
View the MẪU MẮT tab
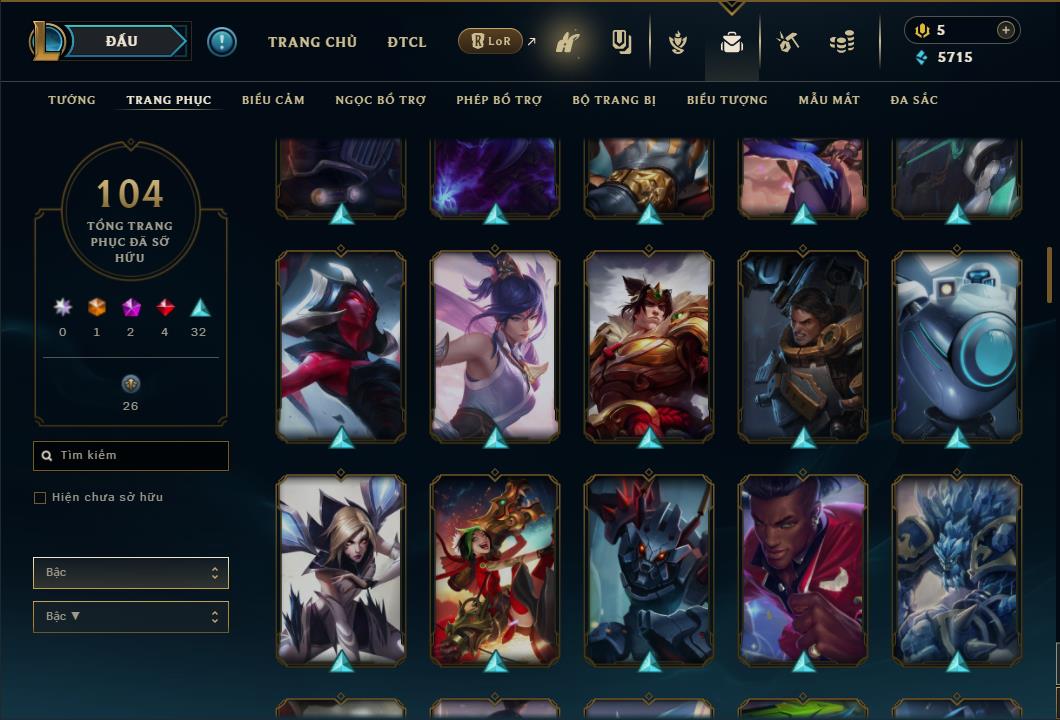point(829,100)
